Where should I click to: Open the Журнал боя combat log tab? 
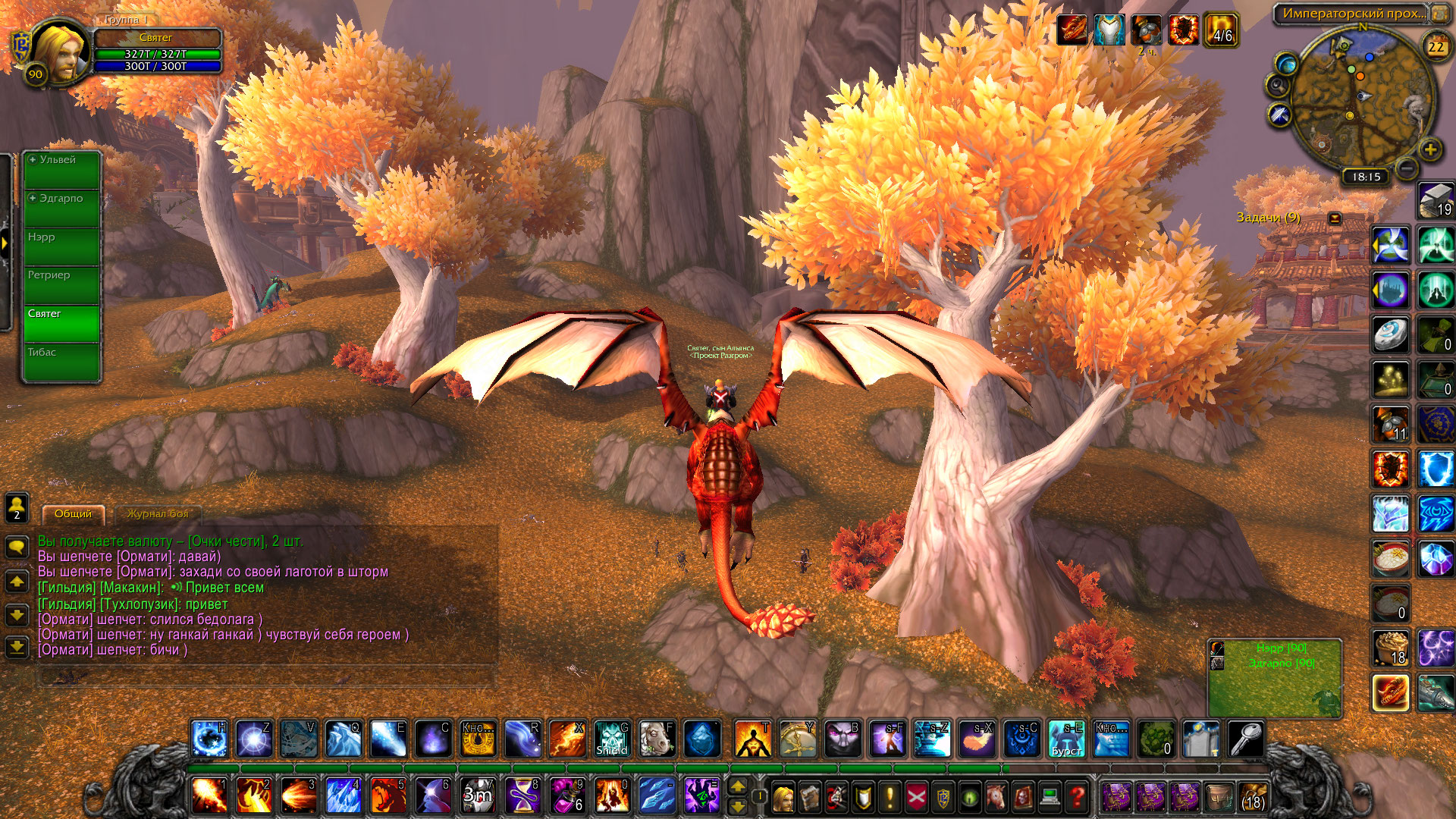click(157, 514)
